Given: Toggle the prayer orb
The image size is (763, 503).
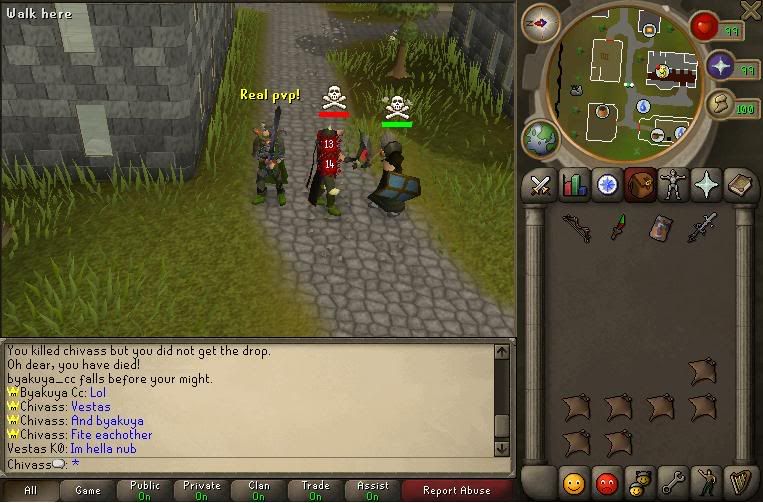Looking at the screenshot, I should [x=722, y=68].
